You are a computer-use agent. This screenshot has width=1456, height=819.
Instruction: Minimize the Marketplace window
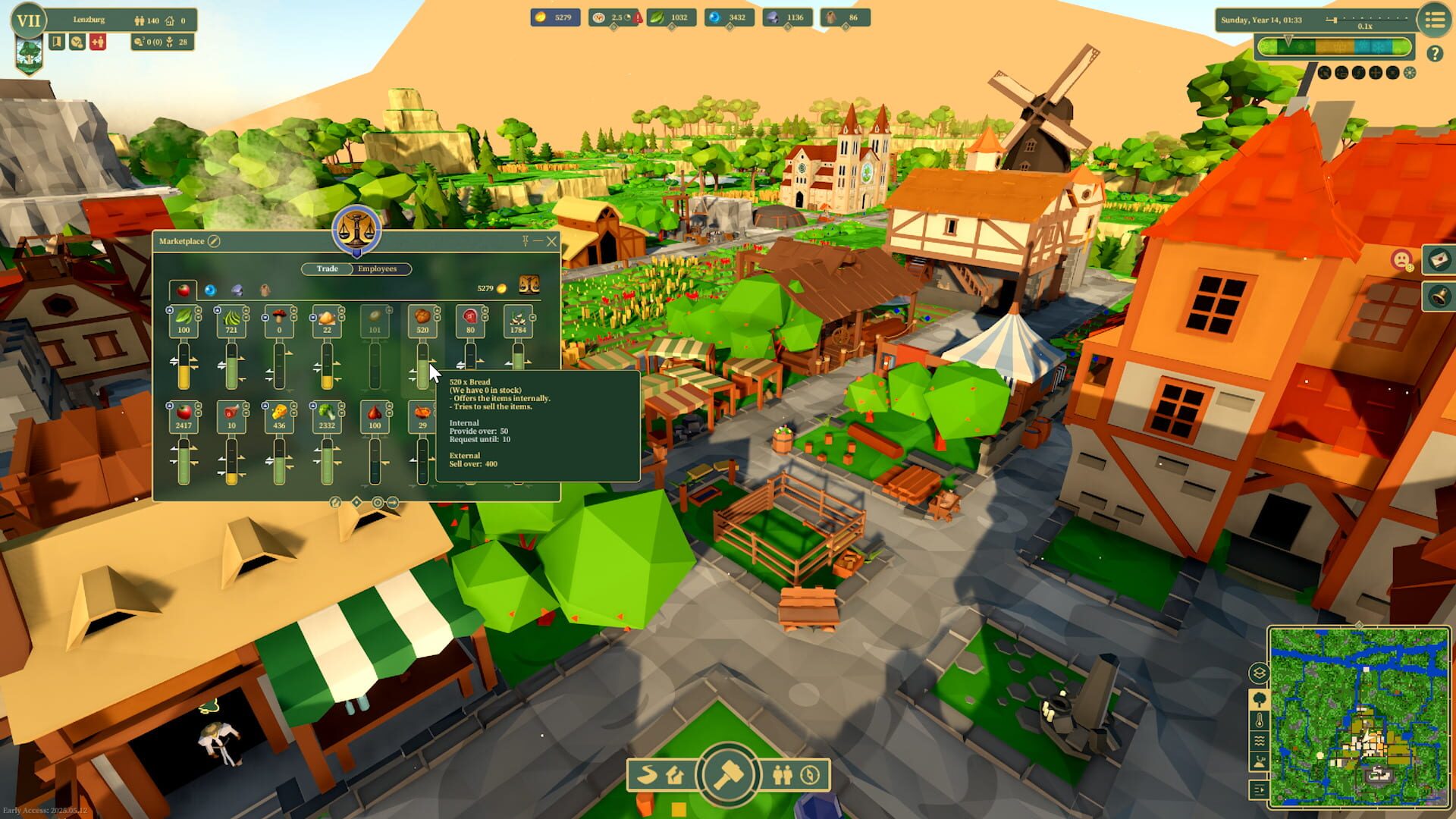click(x=538, y=241)
